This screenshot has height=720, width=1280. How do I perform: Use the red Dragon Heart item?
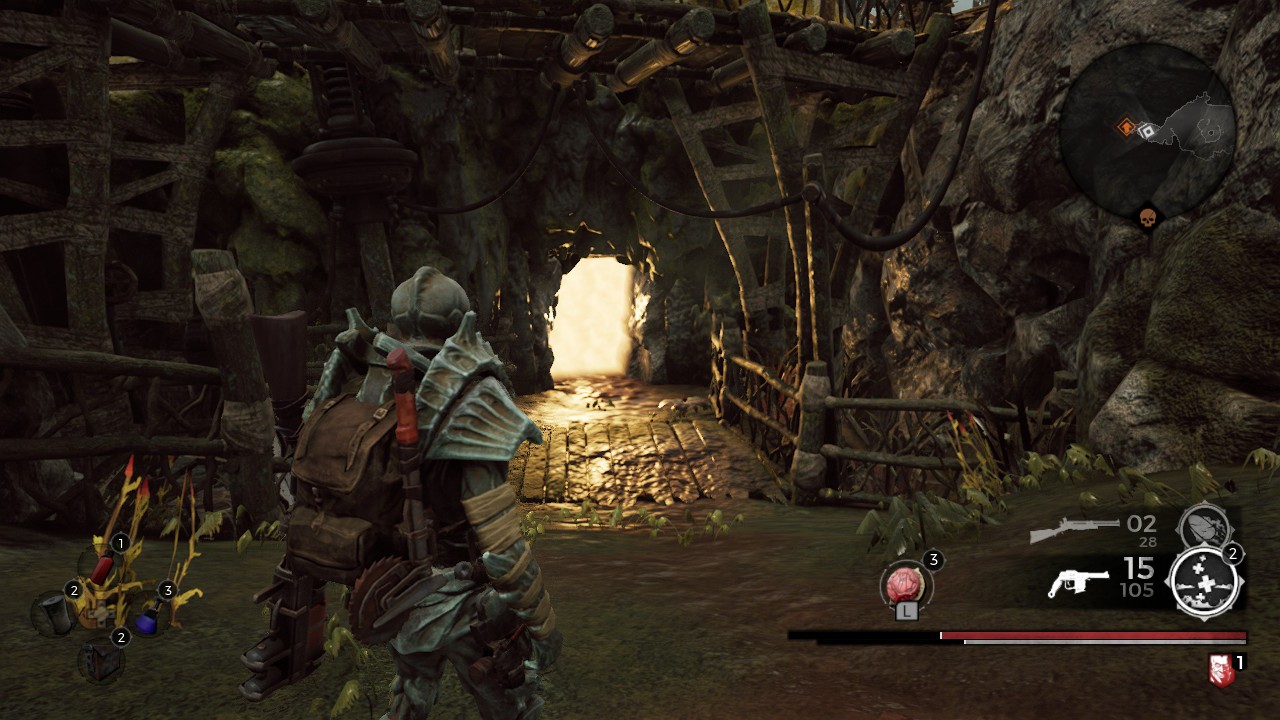click(x=907, y=585)
